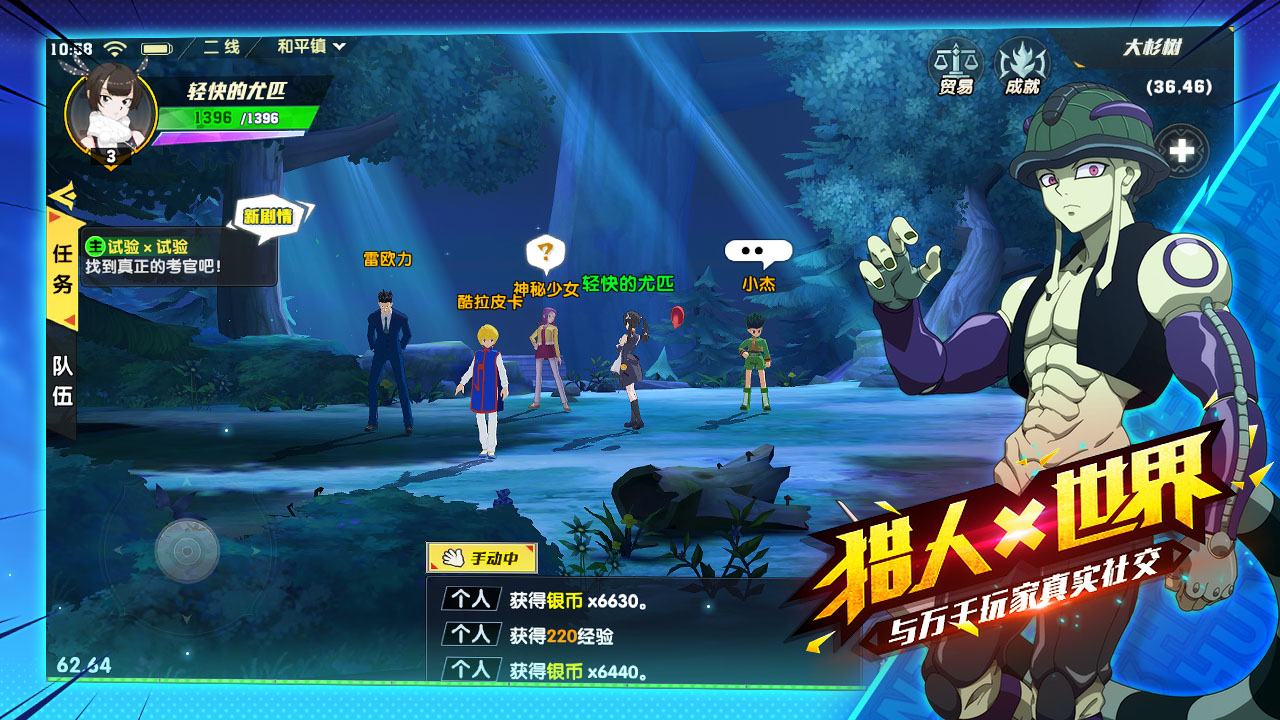Collapse the quest tracker with the left arrow
Screen dimensions: 1280x720
(x=62, y=196)
